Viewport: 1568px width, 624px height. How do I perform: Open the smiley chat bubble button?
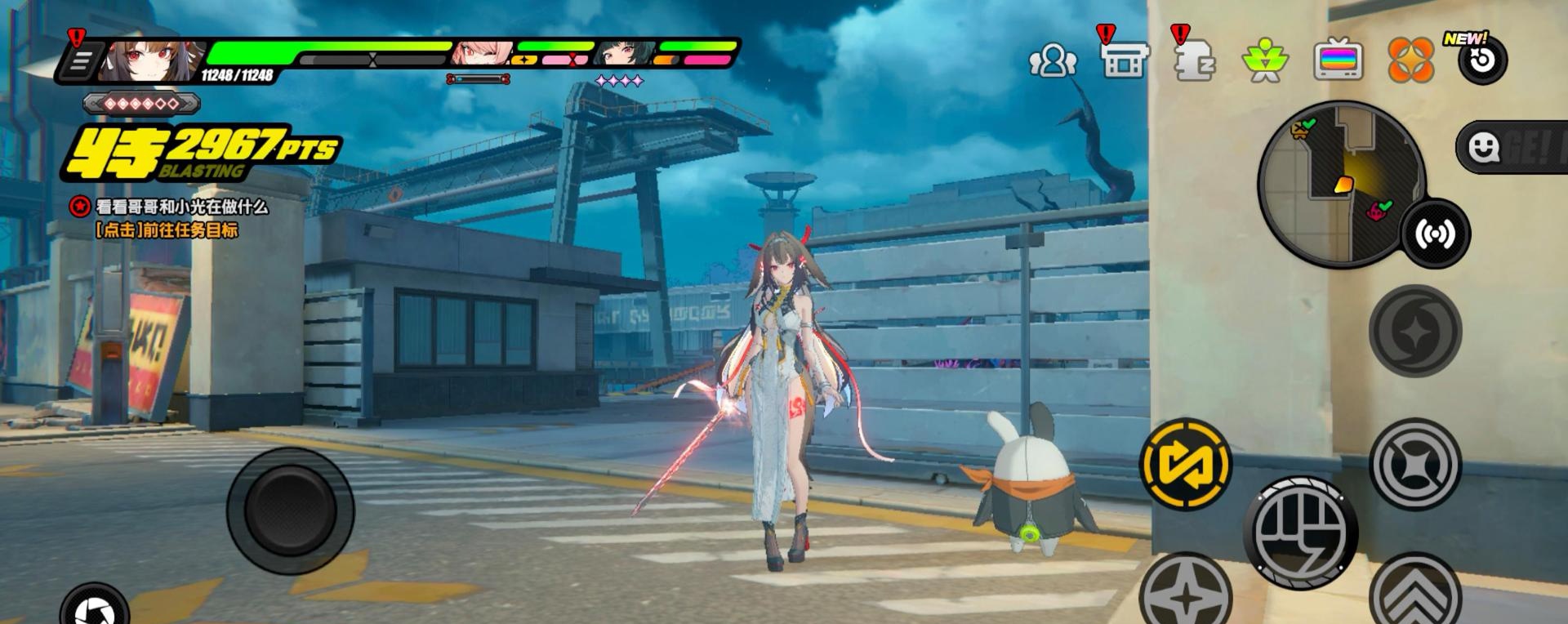[1483, 147]
